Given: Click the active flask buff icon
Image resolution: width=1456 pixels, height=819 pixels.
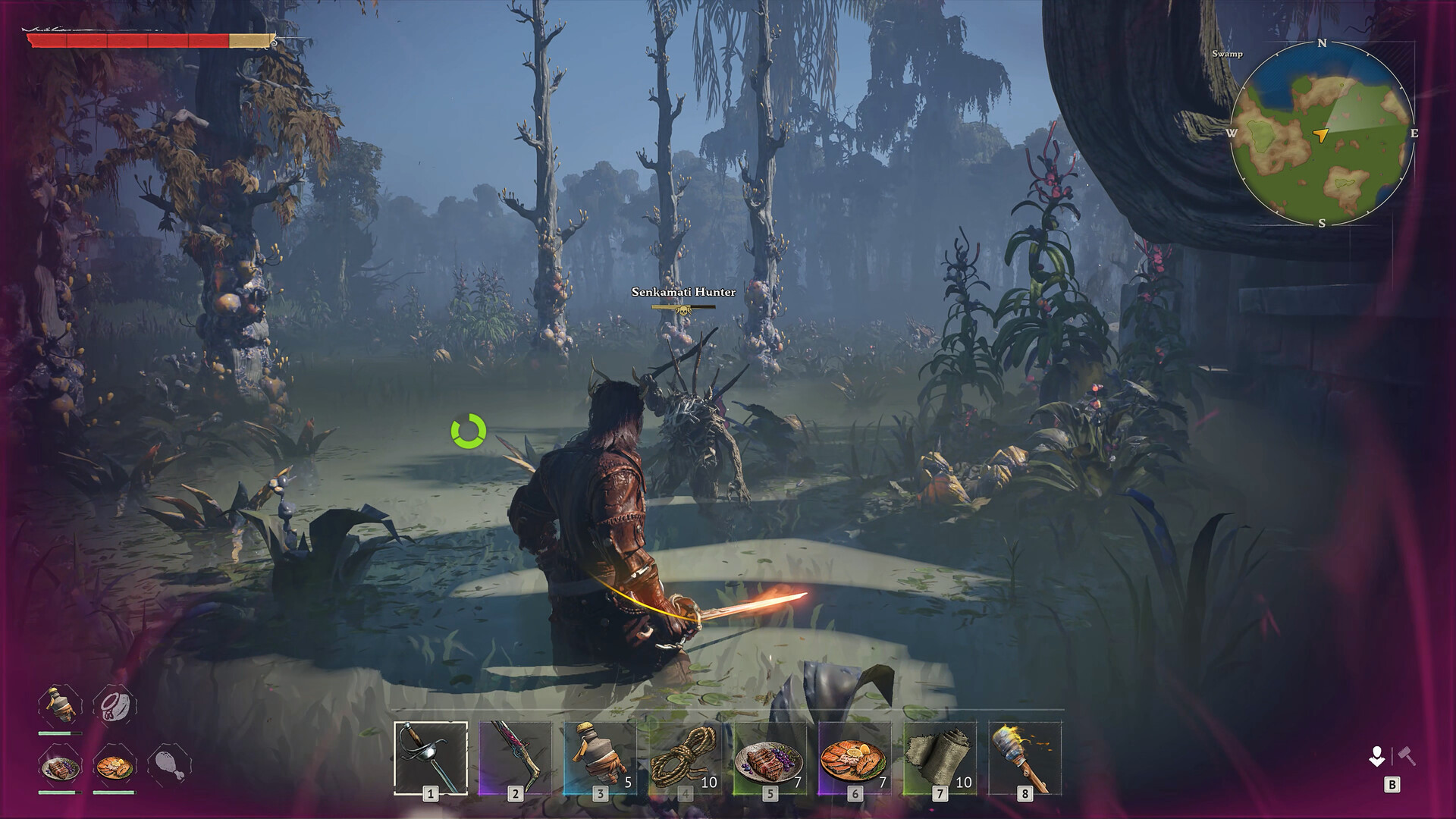Looking at the screenshot, I should [60, 706].
